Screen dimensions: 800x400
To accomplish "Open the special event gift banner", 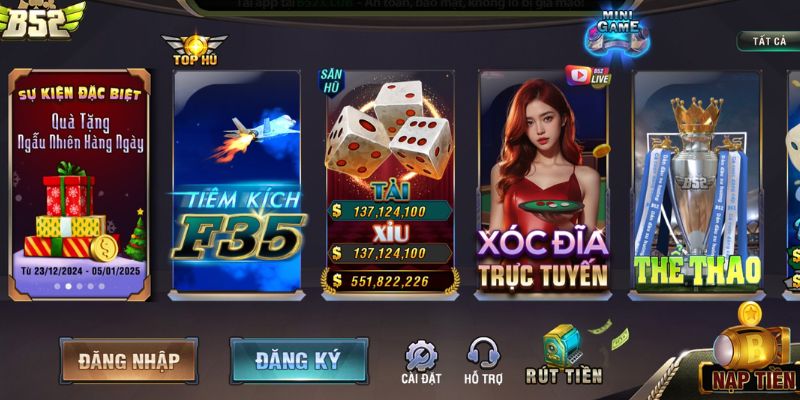I will coord(80,183).
